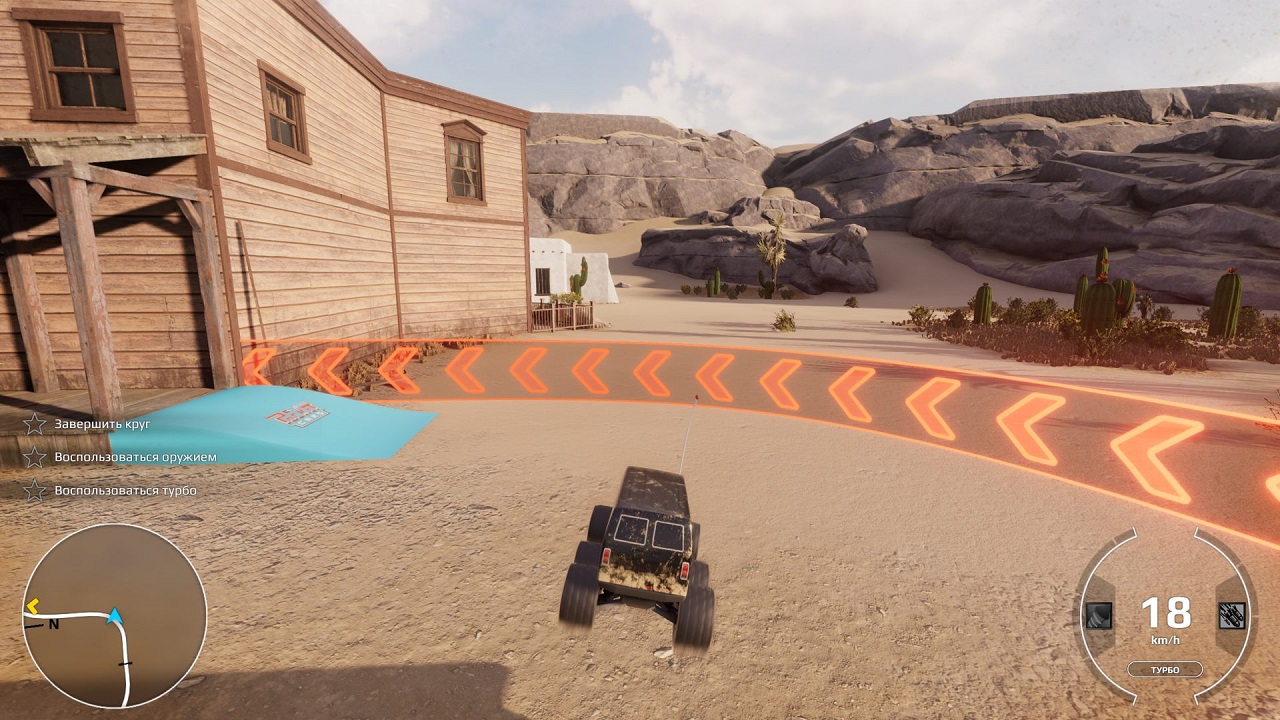This screenshot has width=1280, height=720.
Task: Click the blue player arrow on minimap
Action: [x=115, y=615]
